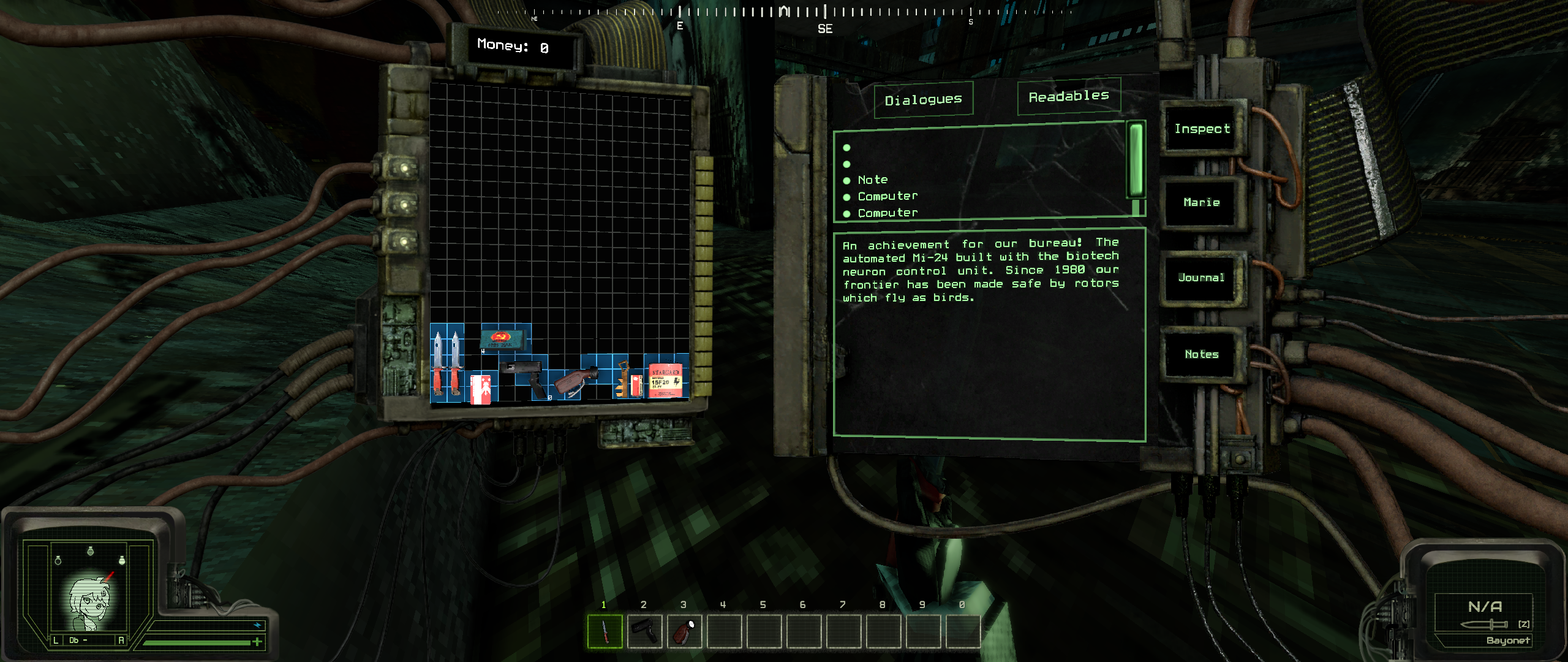Select the Inspect button
Screen dimensions: 1568x662
(1202, 129)
